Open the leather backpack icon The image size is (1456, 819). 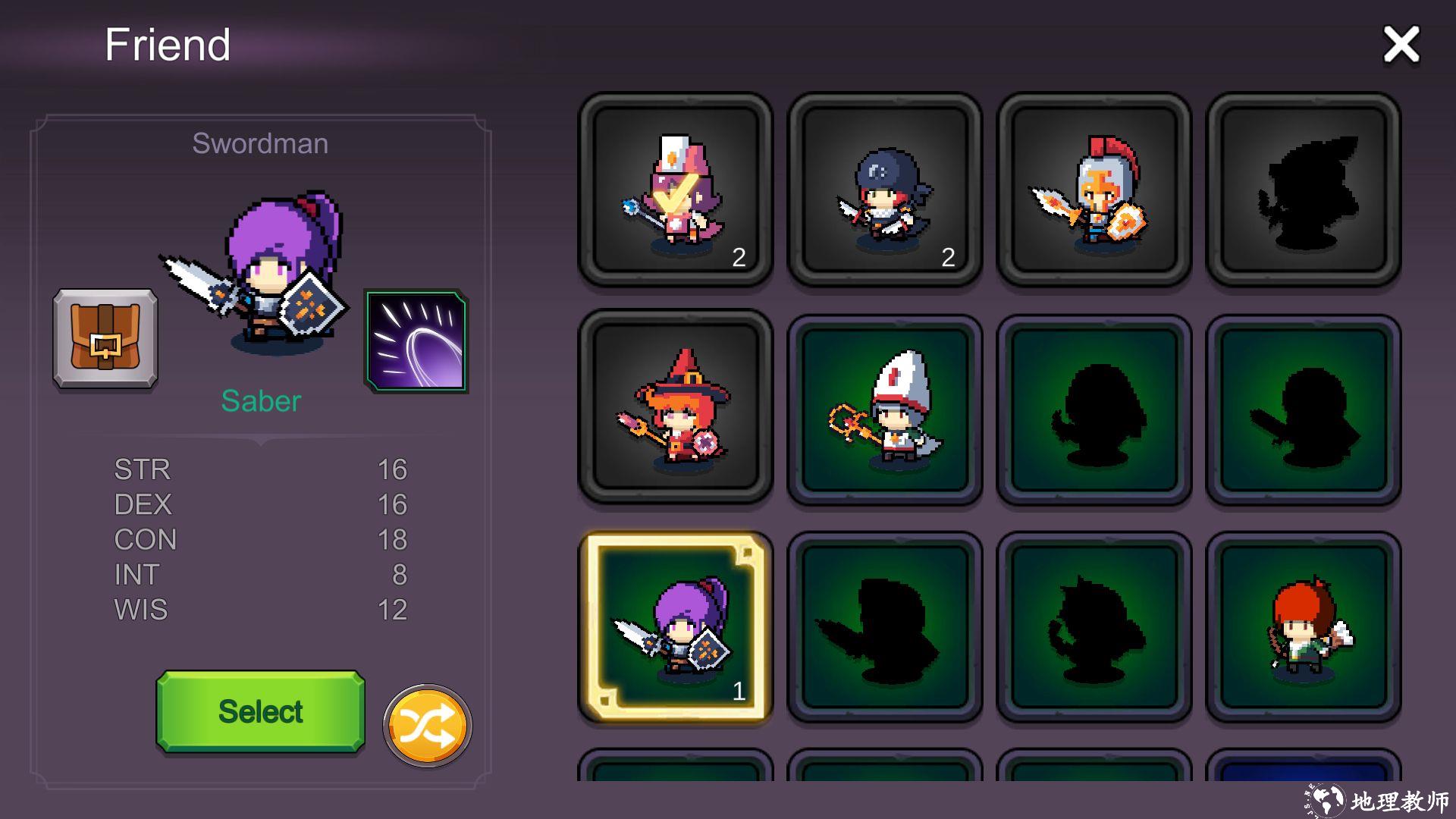[105, 338]
